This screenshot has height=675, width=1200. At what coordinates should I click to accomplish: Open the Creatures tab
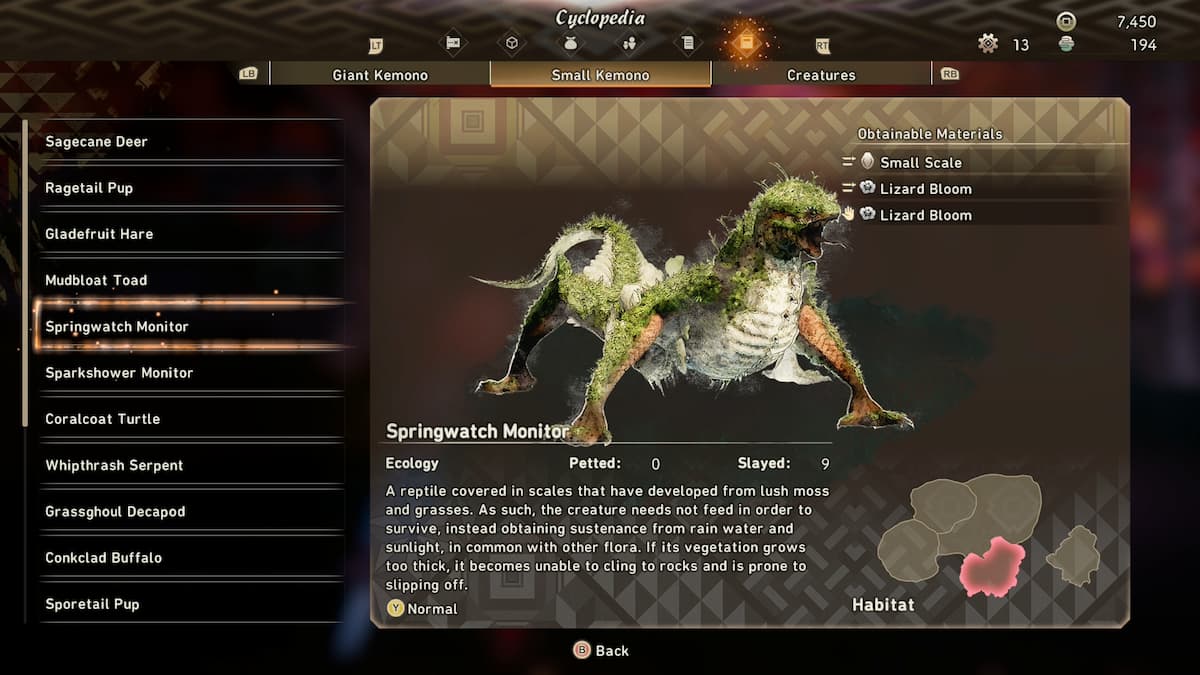point(821,75)
